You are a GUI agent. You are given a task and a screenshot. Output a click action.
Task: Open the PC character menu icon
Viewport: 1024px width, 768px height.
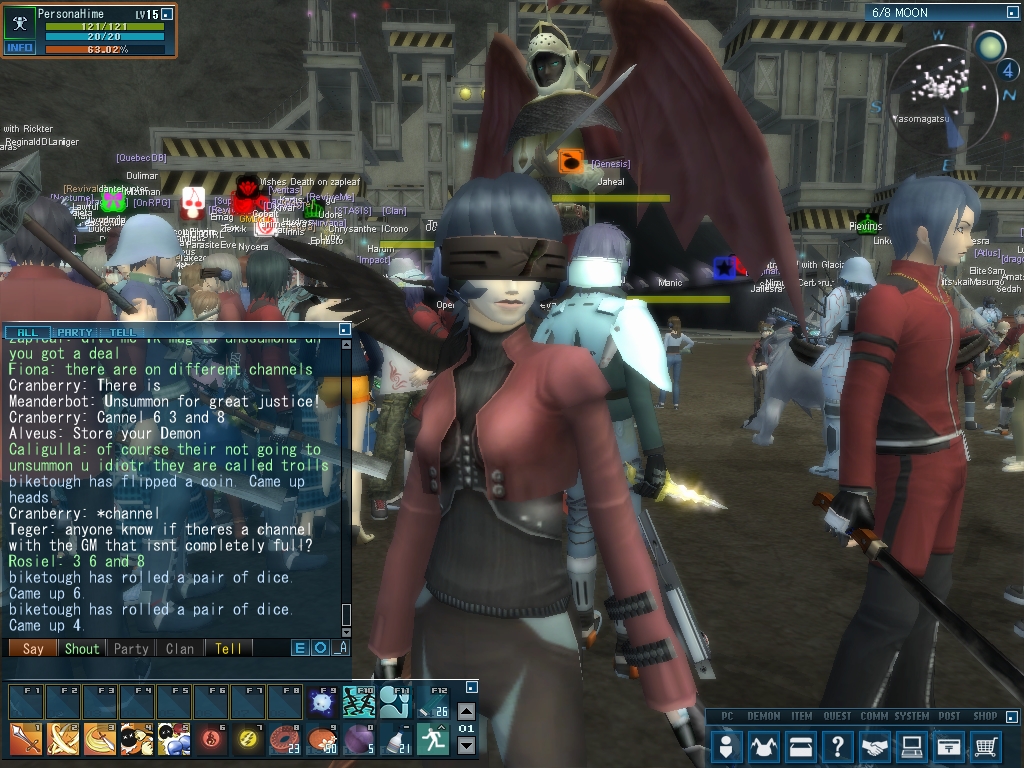pyautogui.click(x=727, y=746)
